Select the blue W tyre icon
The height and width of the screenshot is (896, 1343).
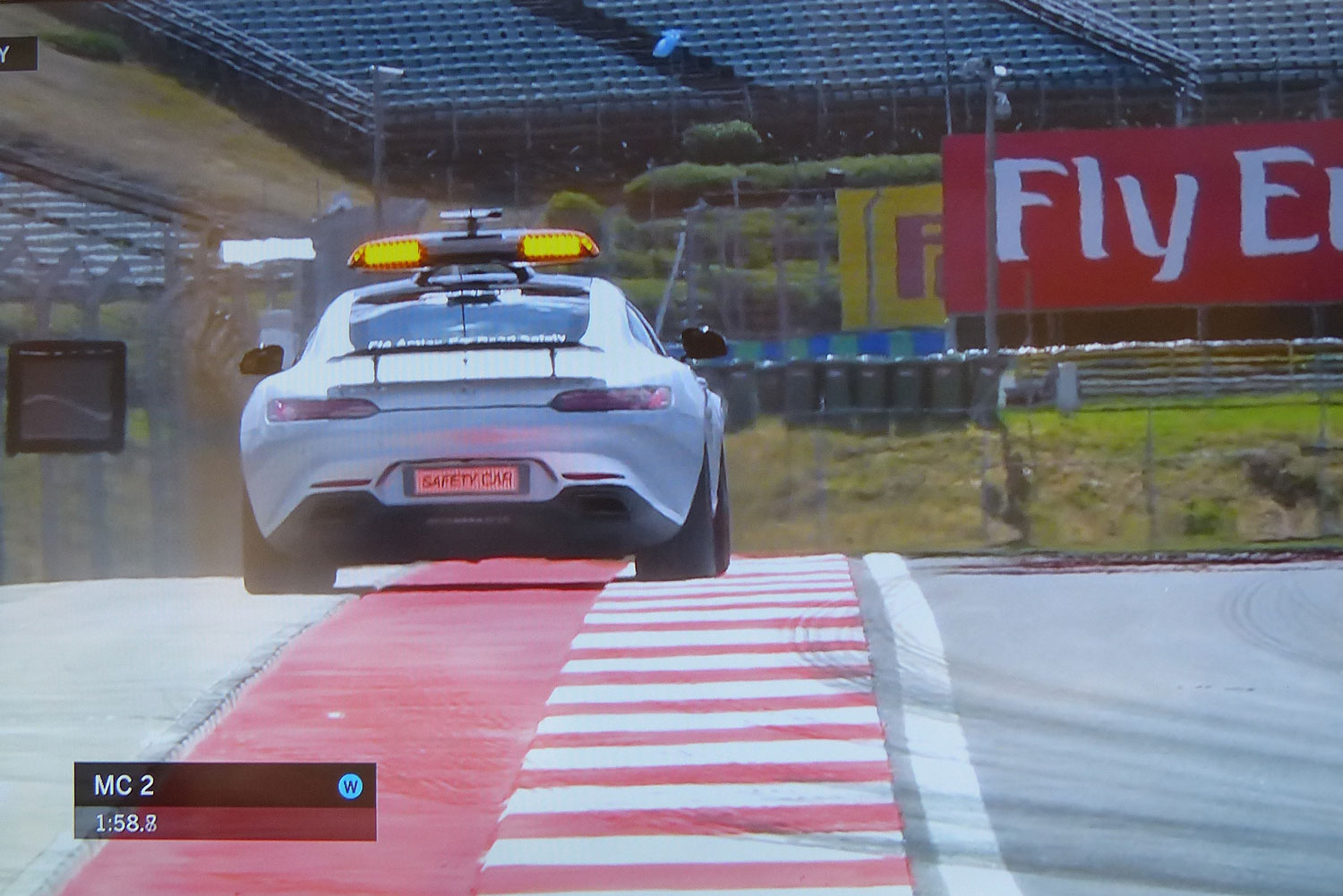(x=350, y=787)
